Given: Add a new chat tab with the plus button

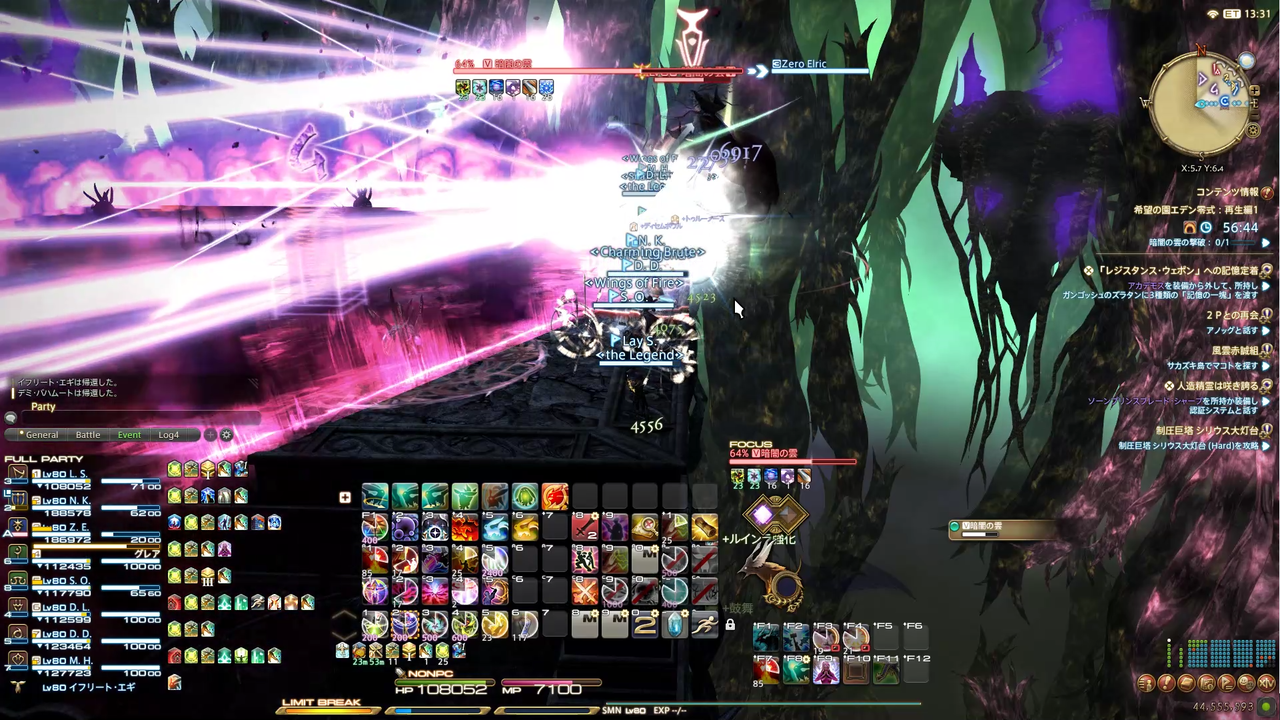Looking at the screenshot, I should 209,434.
